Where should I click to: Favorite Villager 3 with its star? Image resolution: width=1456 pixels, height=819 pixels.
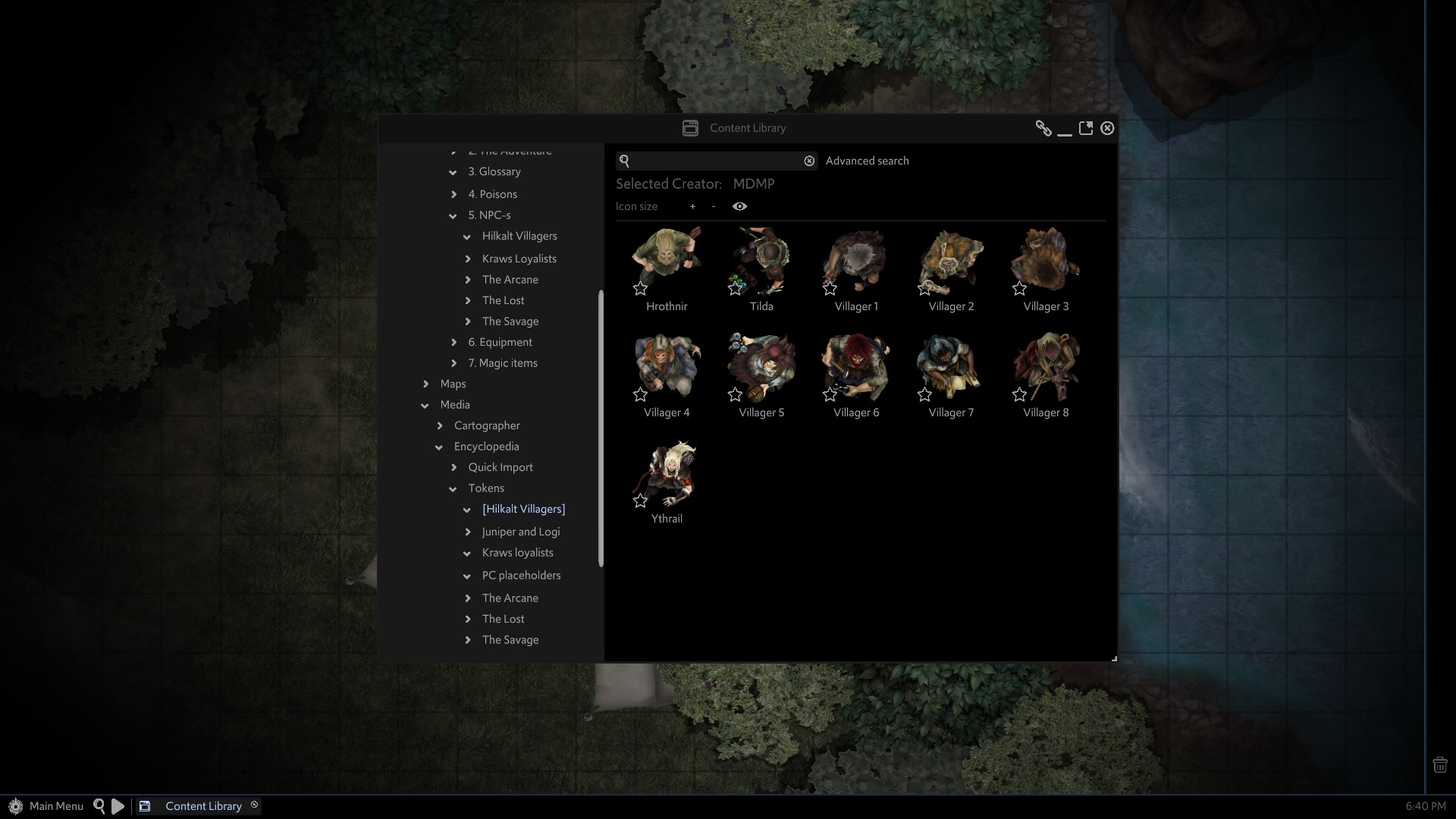(1019, 288)
